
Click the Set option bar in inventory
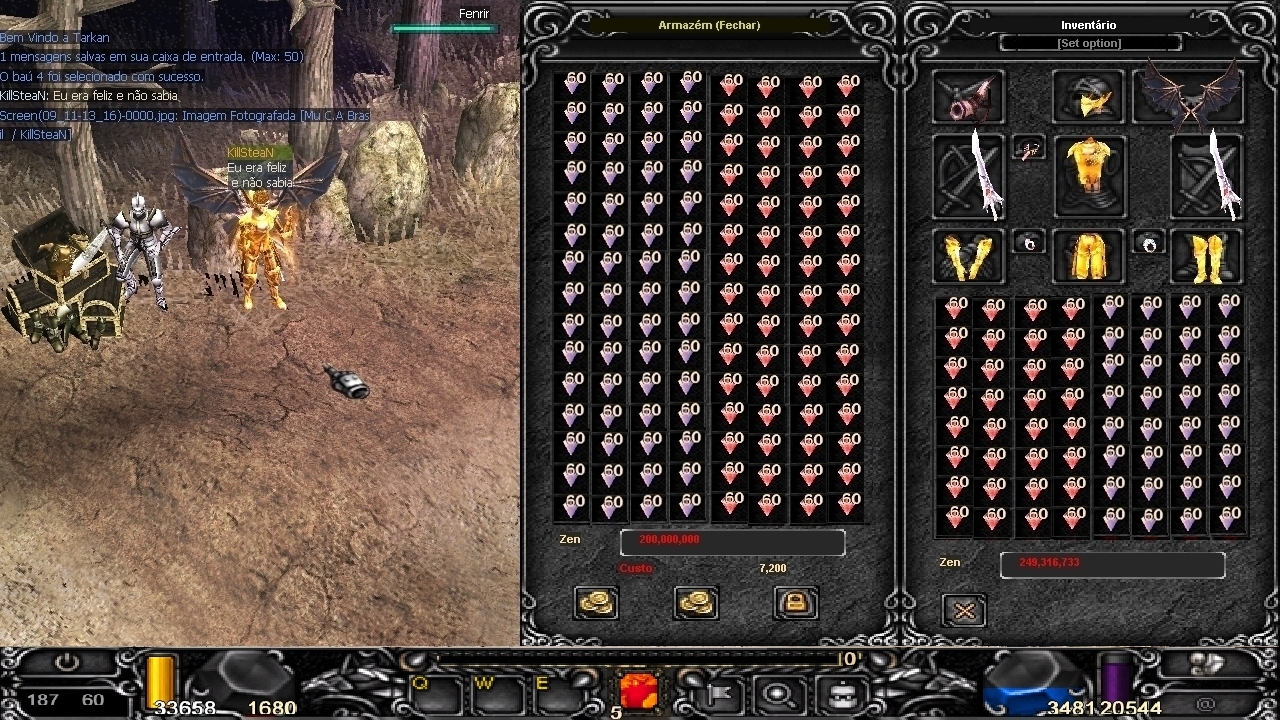pos(1089,43)
